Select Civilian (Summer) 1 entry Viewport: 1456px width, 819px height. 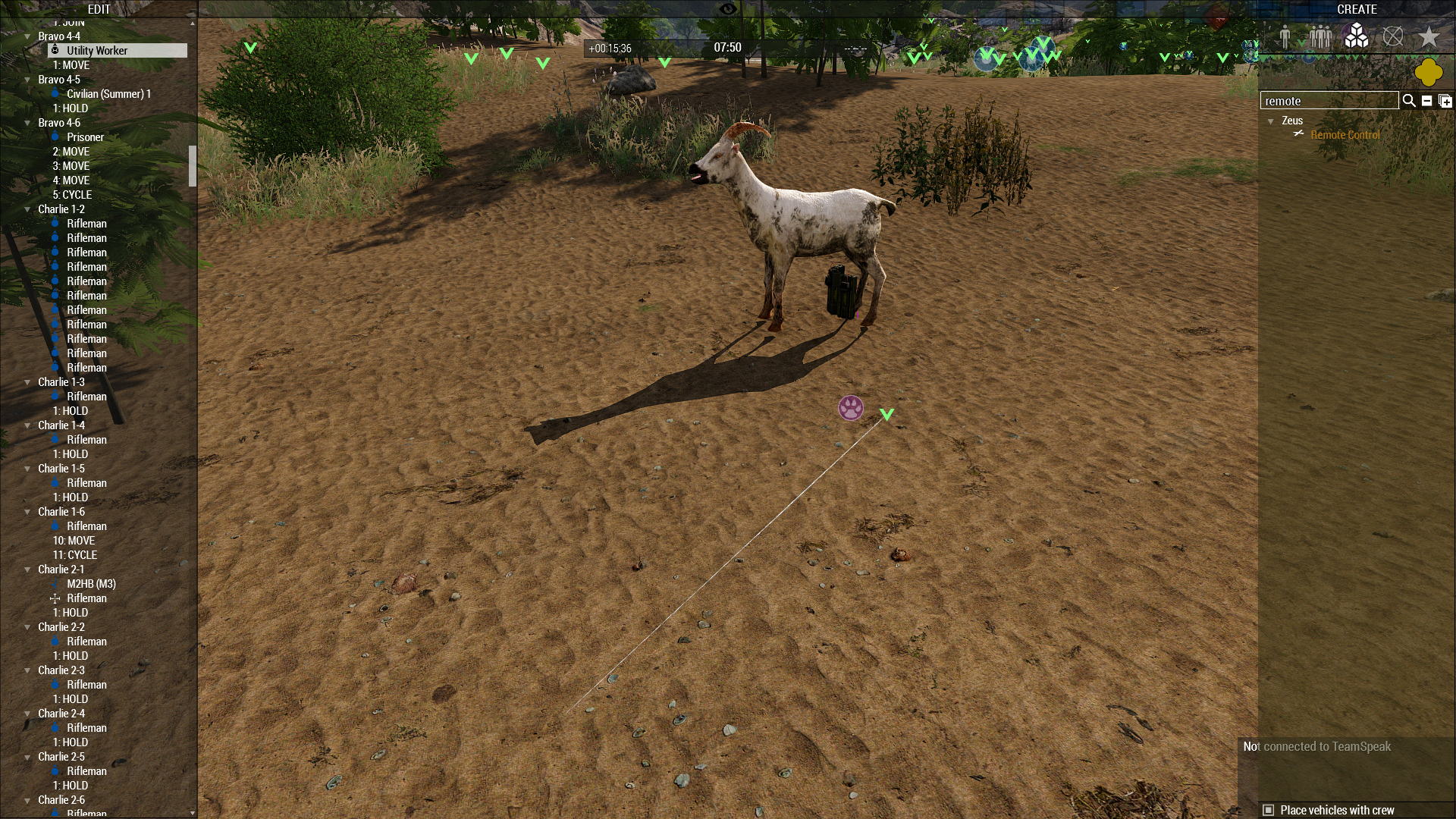coord(108,94)
